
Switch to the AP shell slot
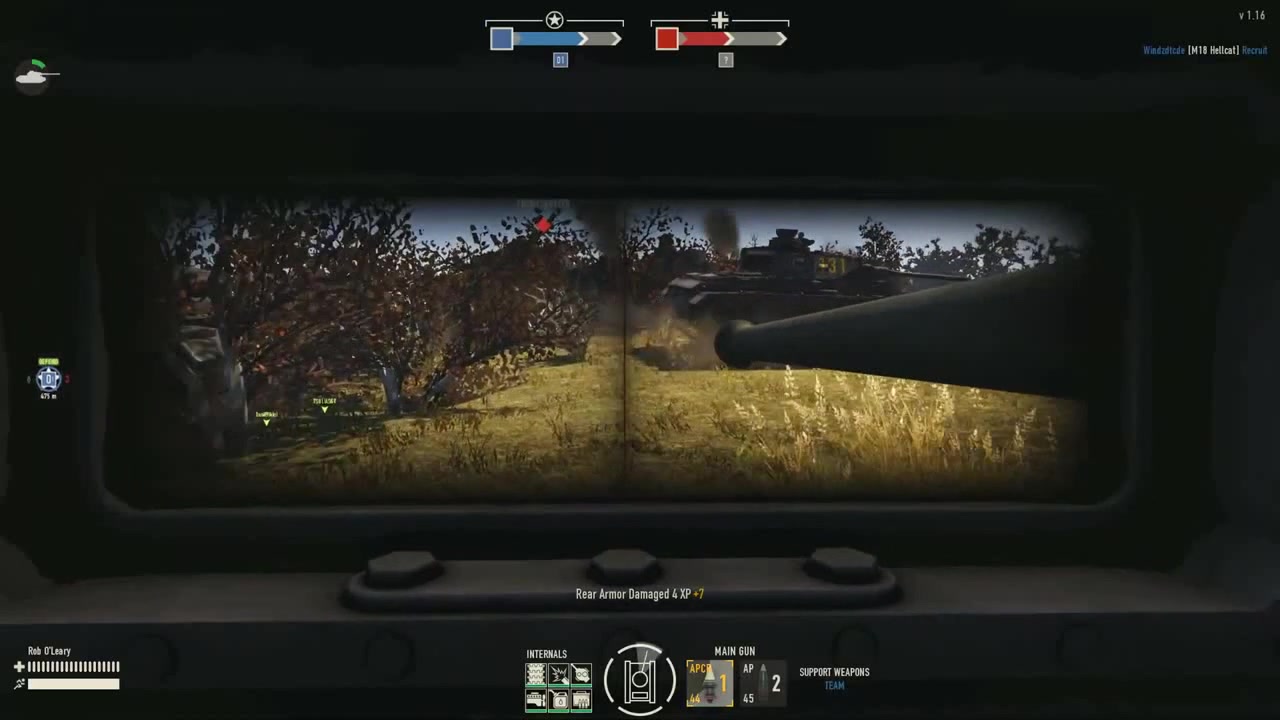click(x=761, y=684)
